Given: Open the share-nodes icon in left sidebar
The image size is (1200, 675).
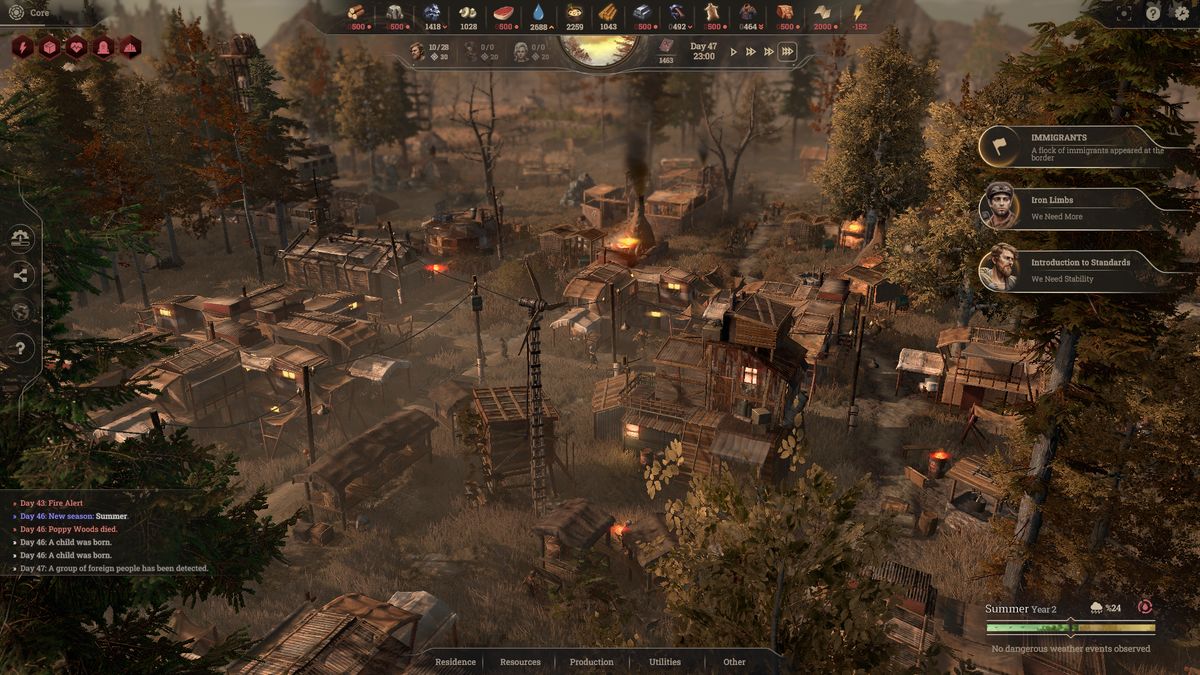Looking at the screenshot, I should coord(21,275).
